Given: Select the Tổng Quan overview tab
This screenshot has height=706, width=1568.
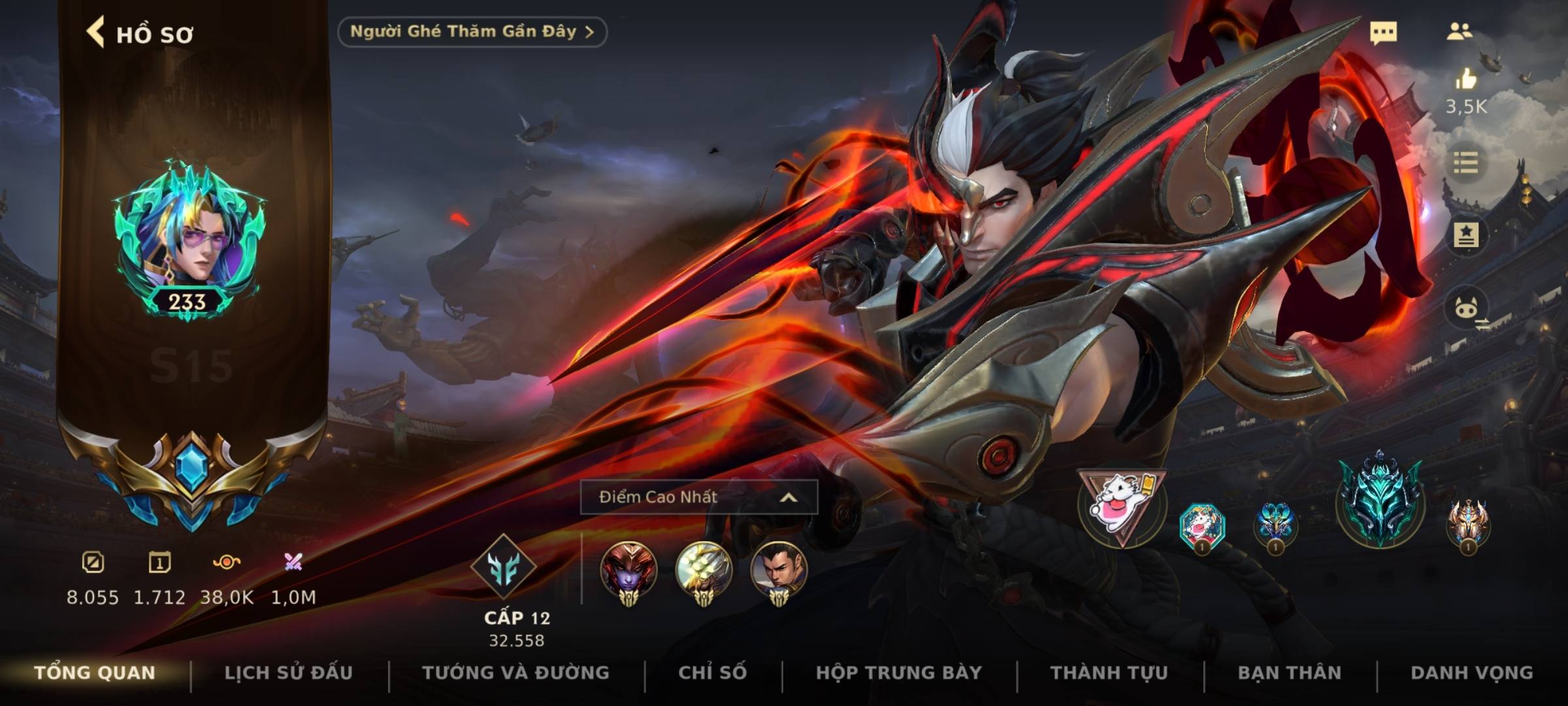Looking at the screenshot, I should tap(95, 673).
